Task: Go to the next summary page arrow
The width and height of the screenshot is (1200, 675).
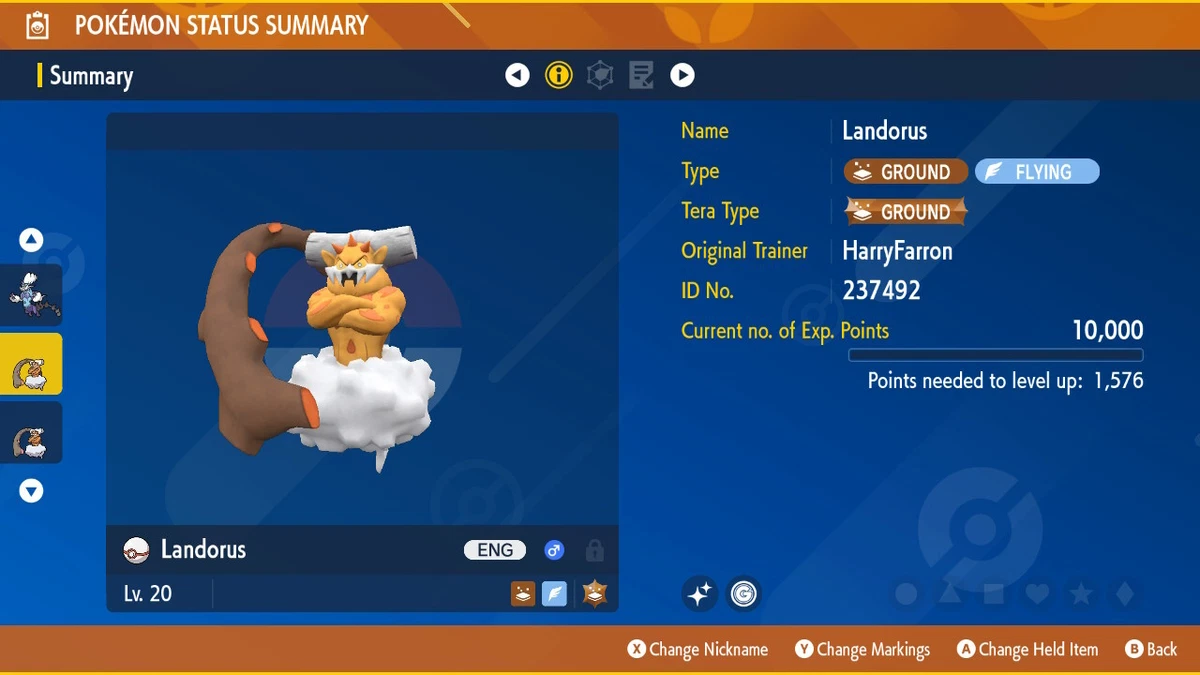Action: pos(682,75)
